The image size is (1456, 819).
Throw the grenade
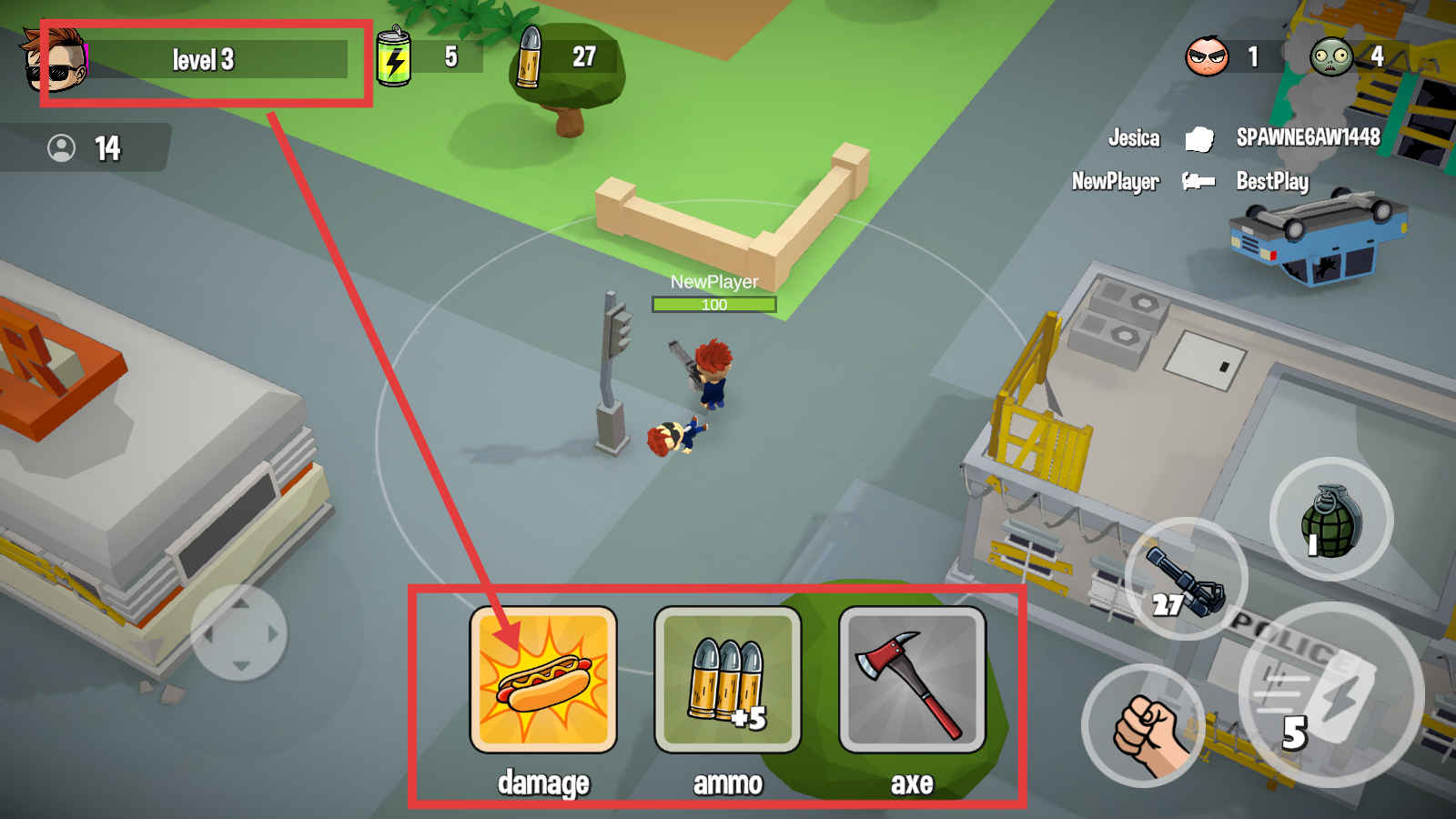(x=1330, y=519)
